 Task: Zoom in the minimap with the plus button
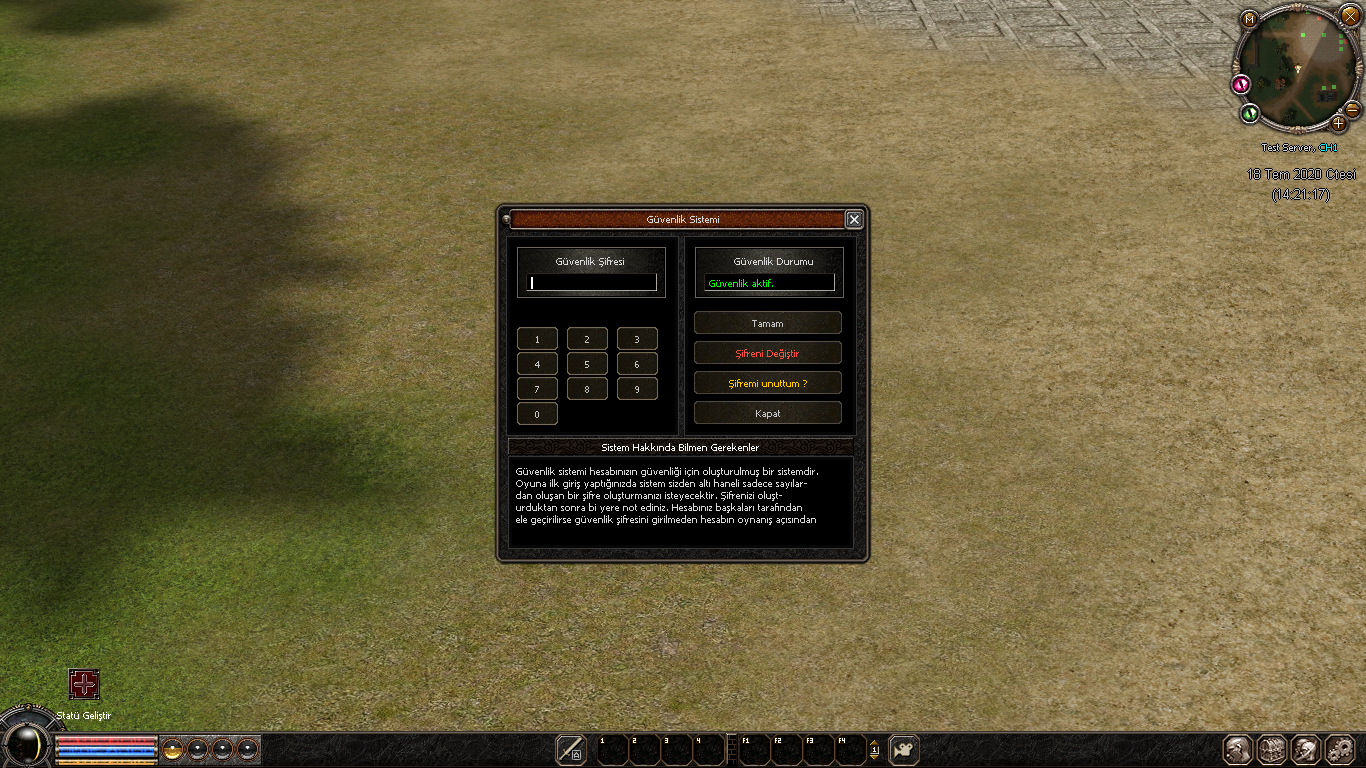(x=1339, y=123)
